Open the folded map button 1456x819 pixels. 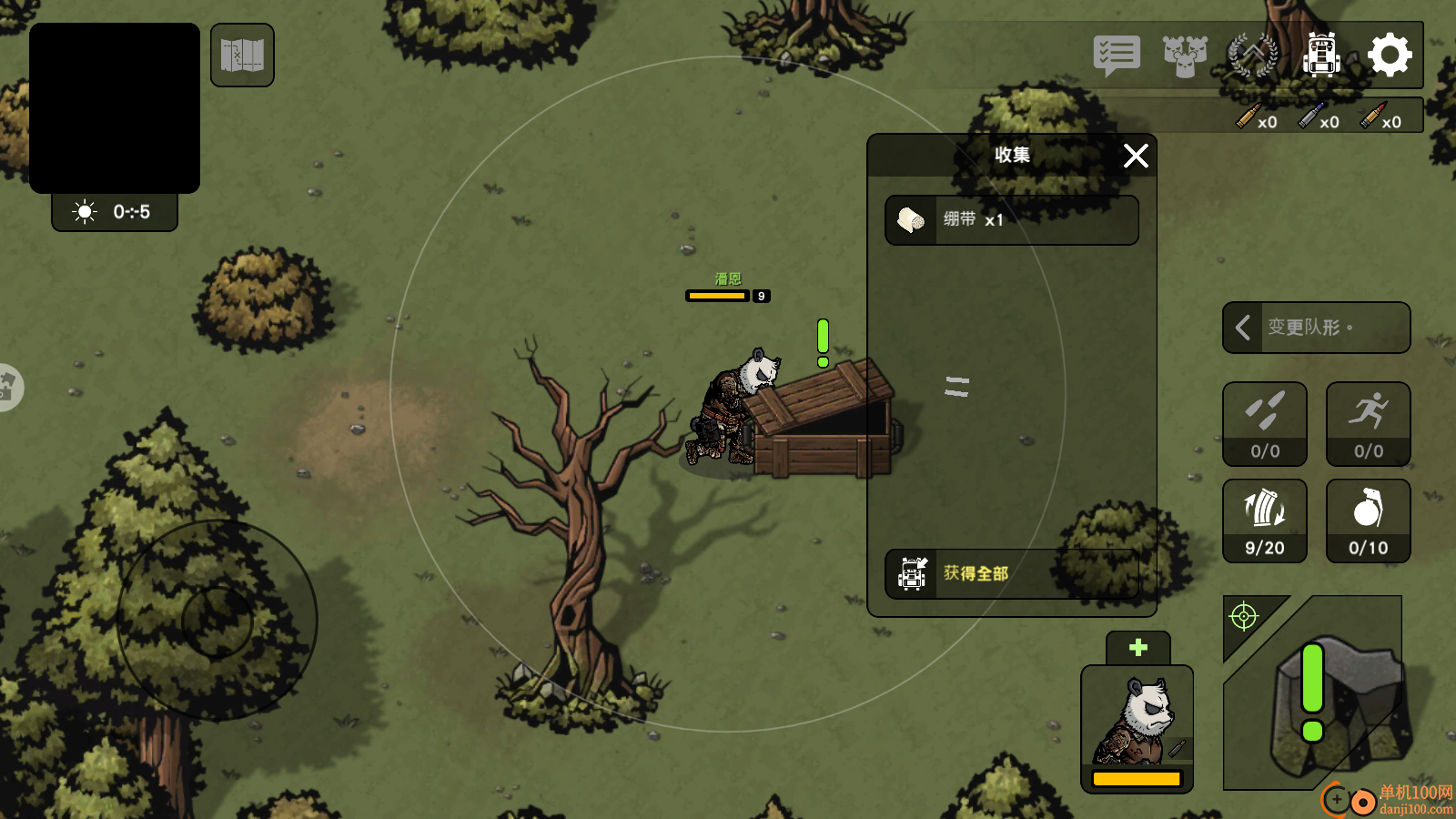point(242,56)
